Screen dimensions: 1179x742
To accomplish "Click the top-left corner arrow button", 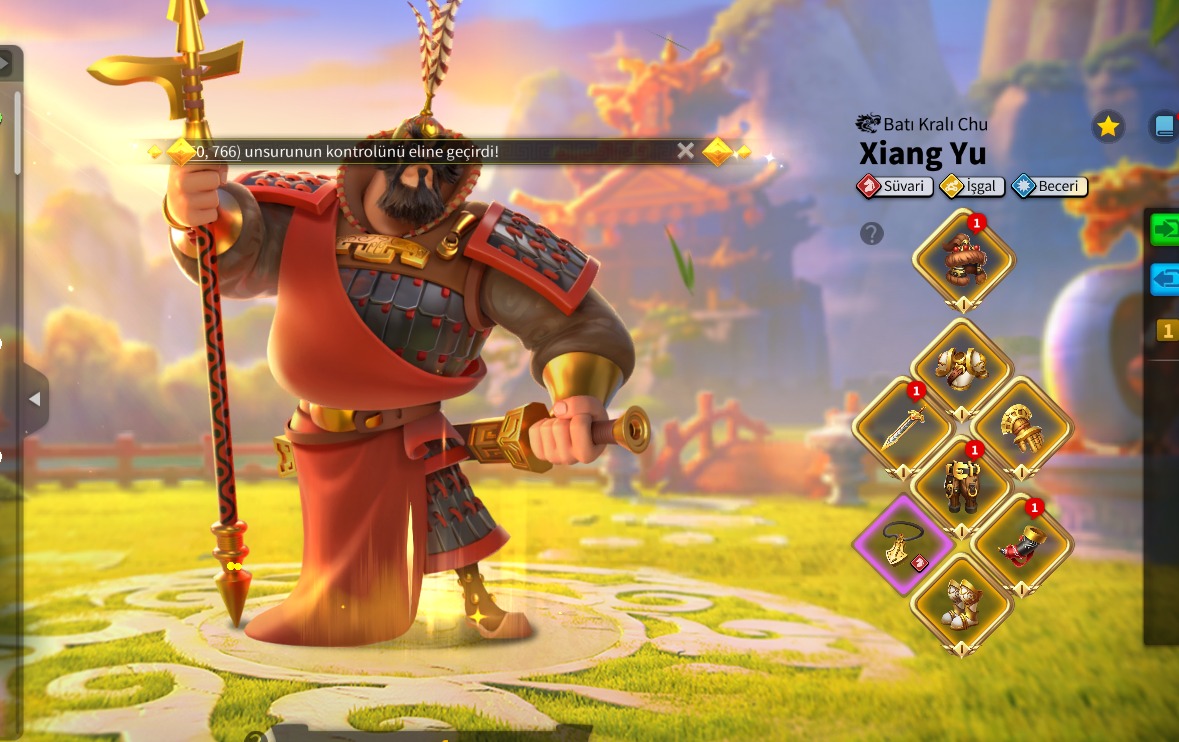I will (x=5, y=63).
